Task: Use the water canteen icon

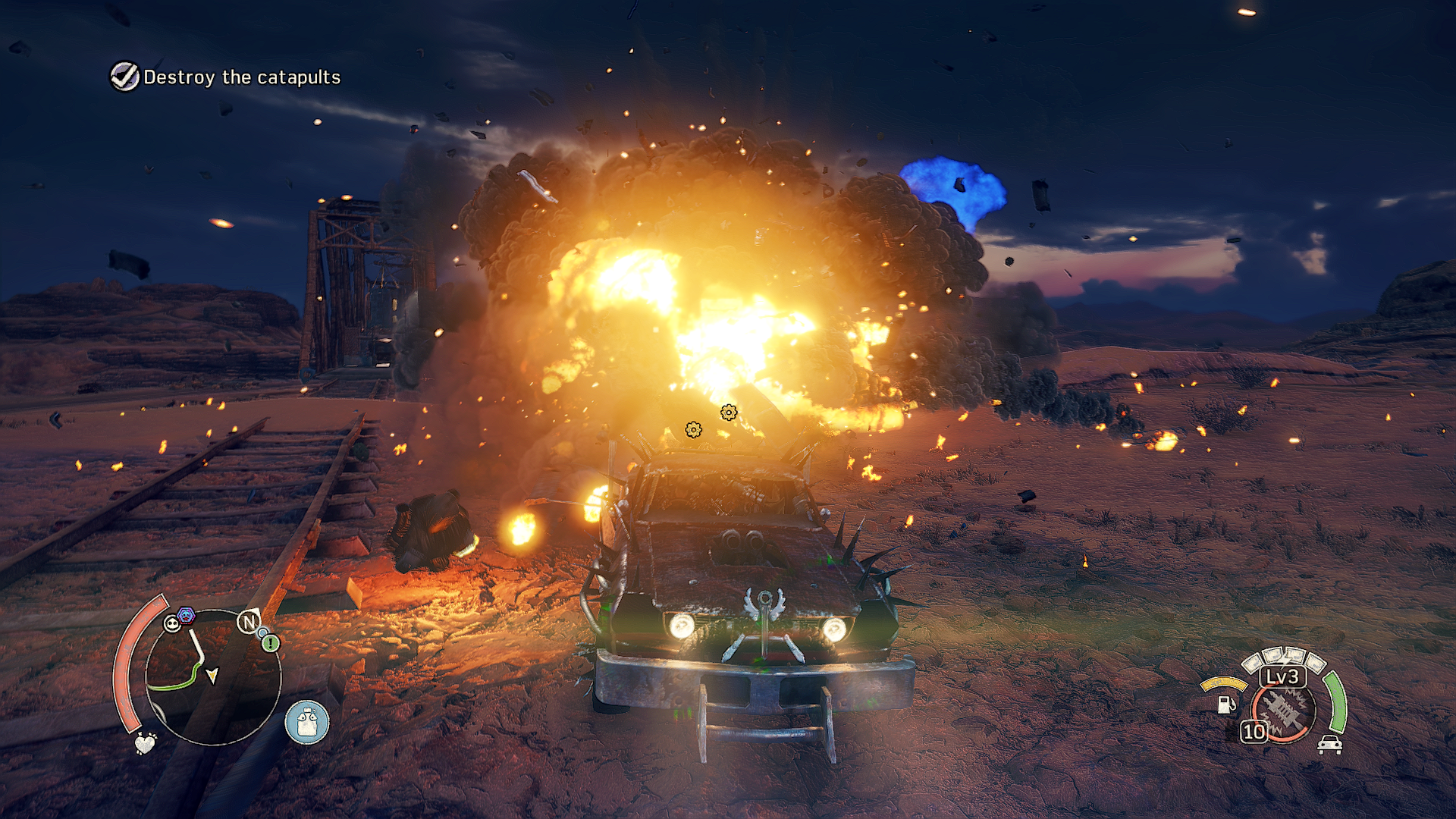Action: pyautogui.click(x=307, y=722)
